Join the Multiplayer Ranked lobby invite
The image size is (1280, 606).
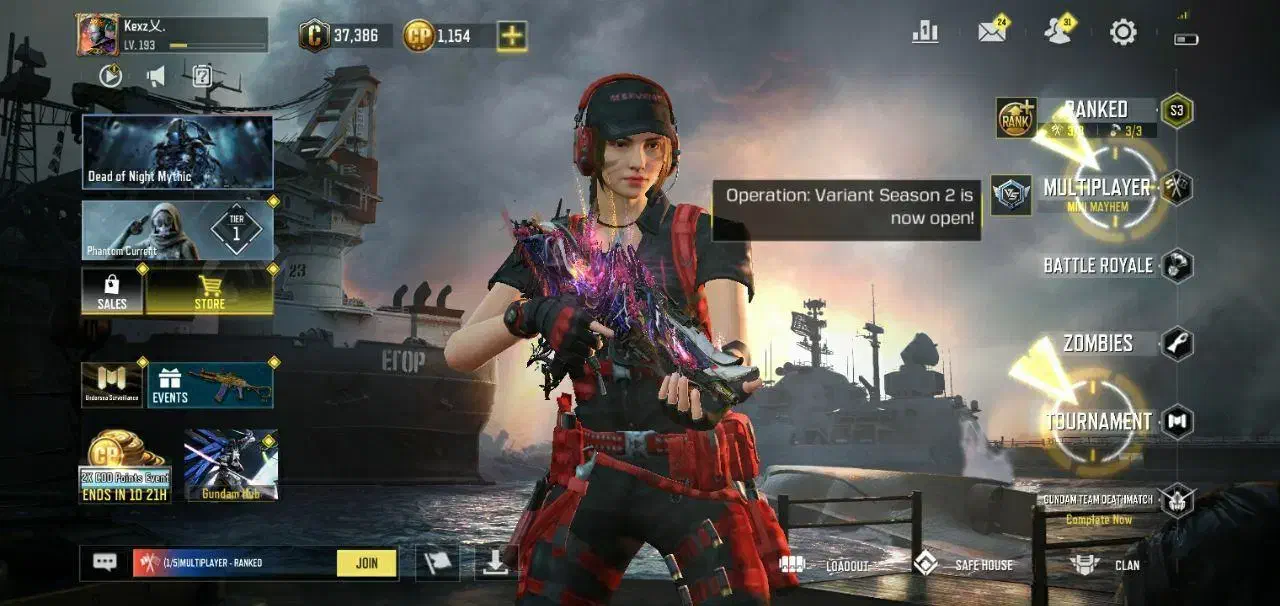pos(367,563)
